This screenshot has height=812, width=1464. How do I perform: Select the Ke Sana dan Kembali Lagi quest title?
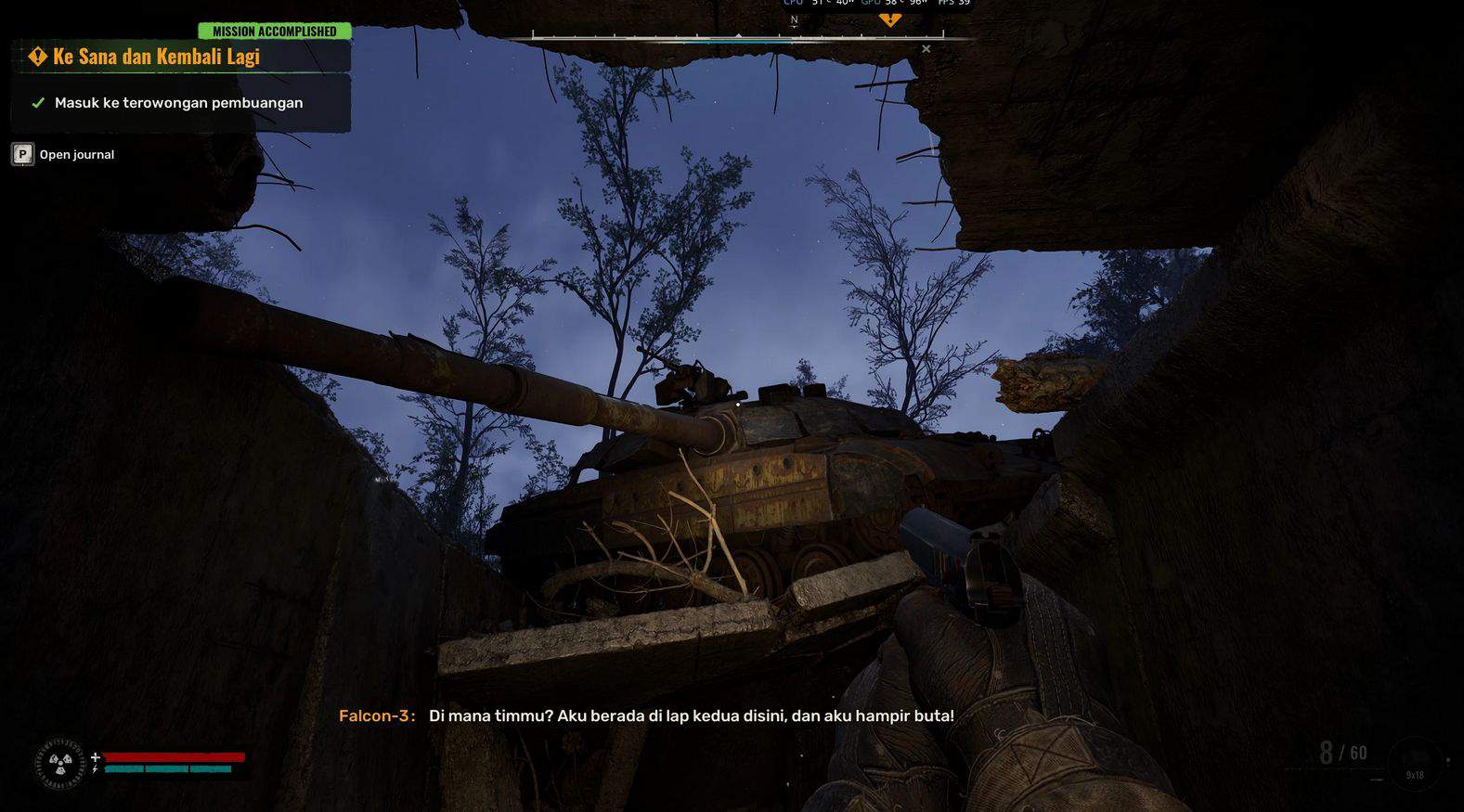pos(156,57)
